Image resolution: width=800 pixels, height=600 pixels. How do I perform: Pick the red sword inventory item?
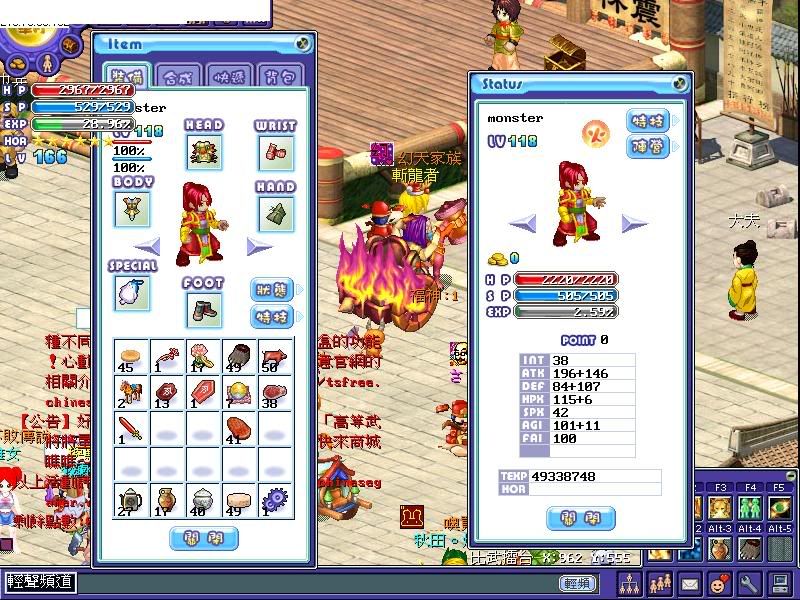pyautogui.click(x=132, y=429)
